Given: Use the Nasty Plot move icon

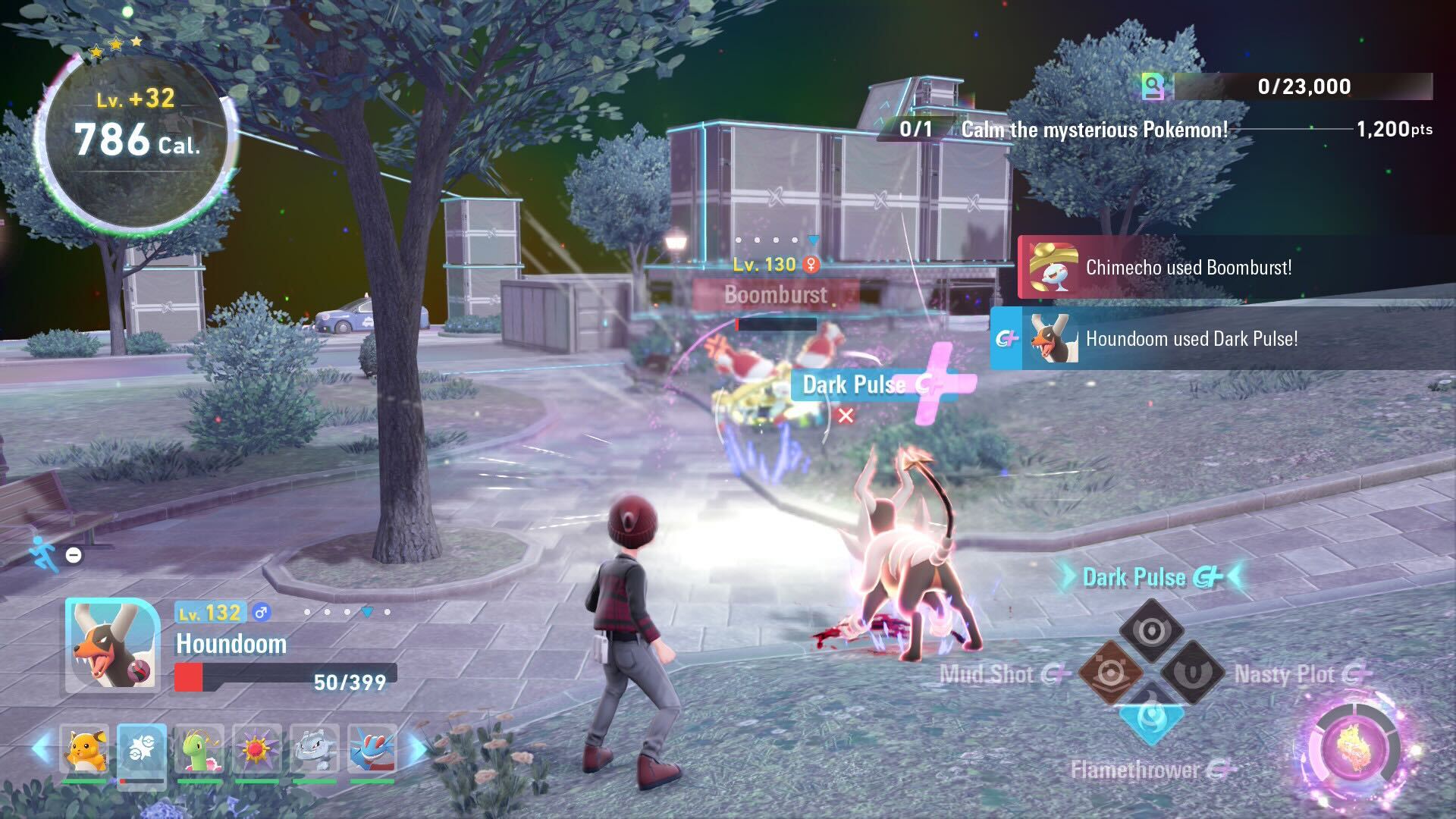Looking at the screenshot, I should 1193,673.
